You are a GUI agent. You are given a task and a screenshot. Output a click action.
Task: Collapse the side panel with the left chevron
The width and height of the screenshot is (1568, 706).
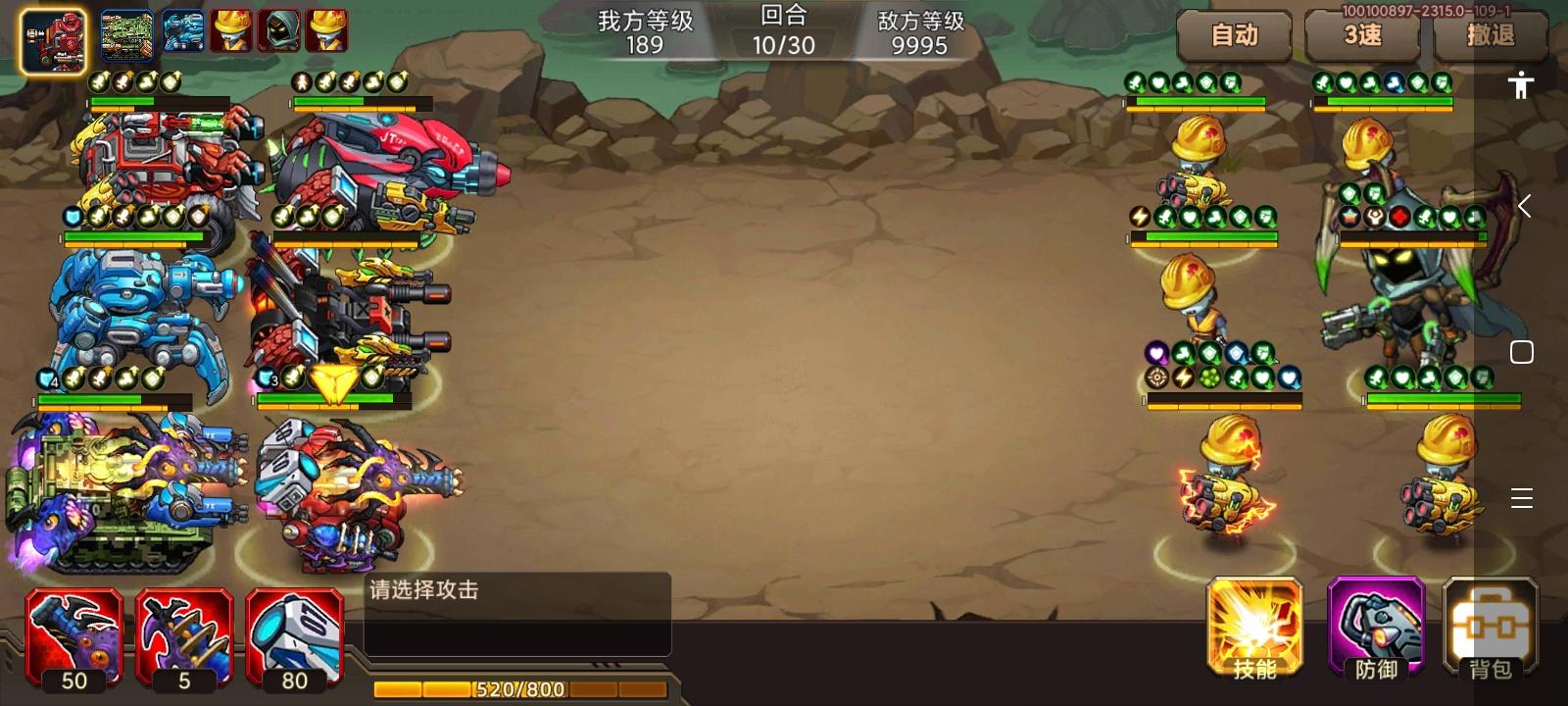click(x=1525, y=206)
